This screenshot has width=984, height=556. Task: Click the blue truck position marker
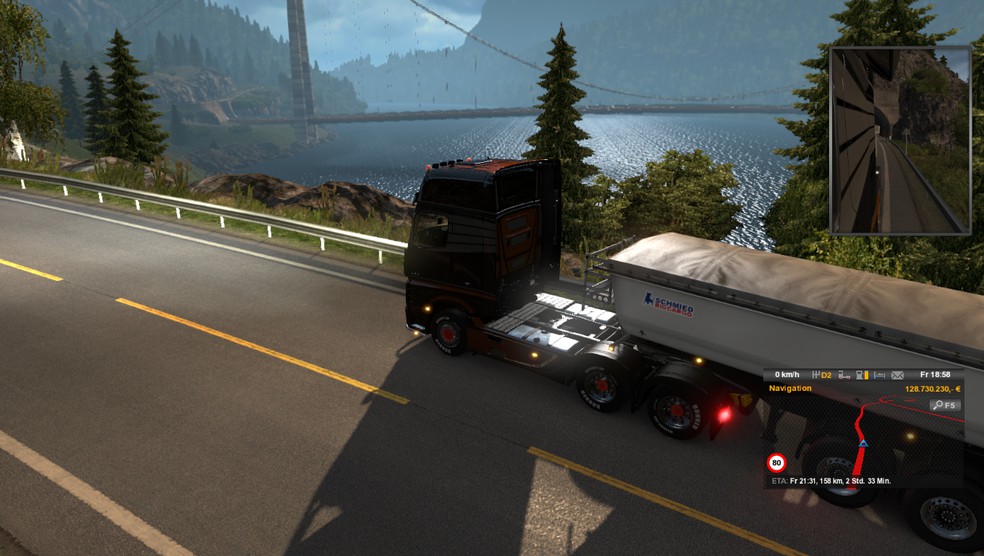pyautogui.click(x=863, y=442)
